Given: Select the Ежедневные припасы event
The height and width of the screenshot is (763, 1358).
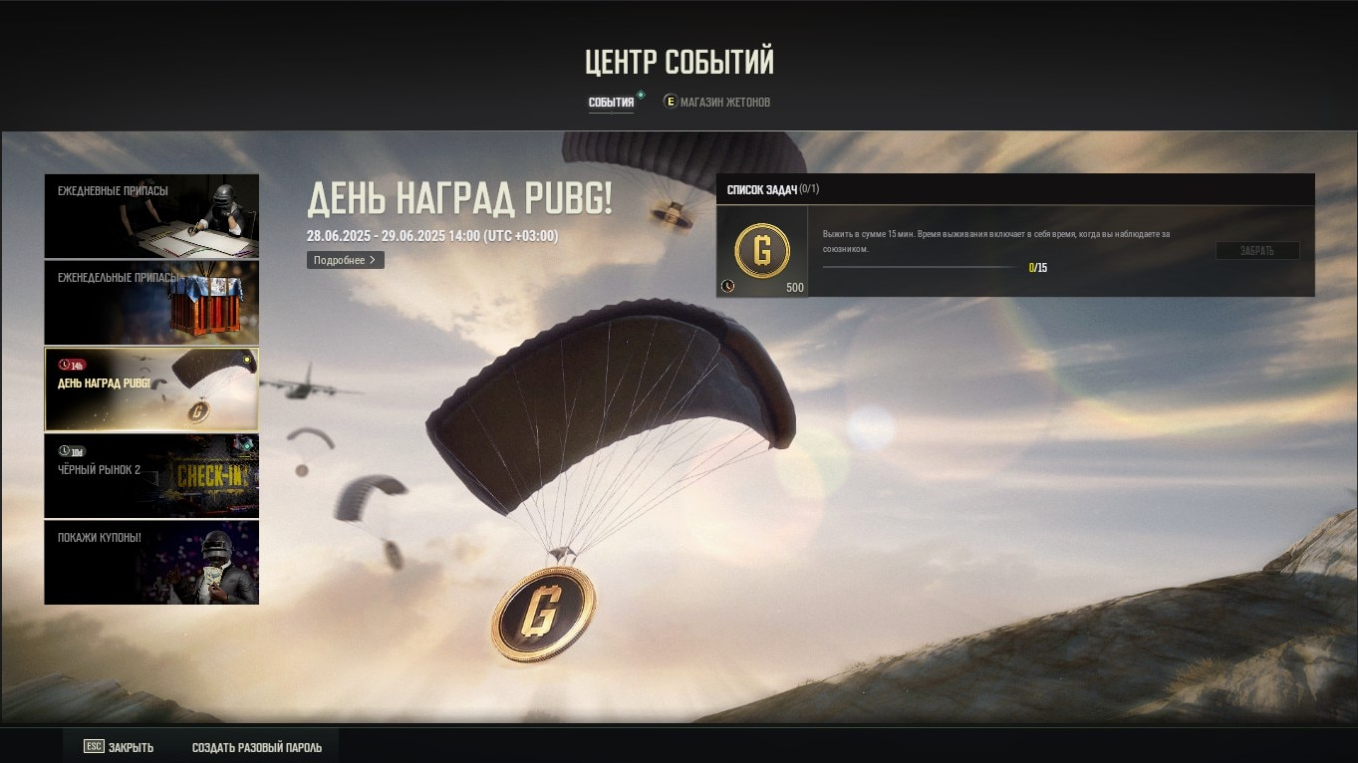Looking at the screenshot, I should pos(151,216).
